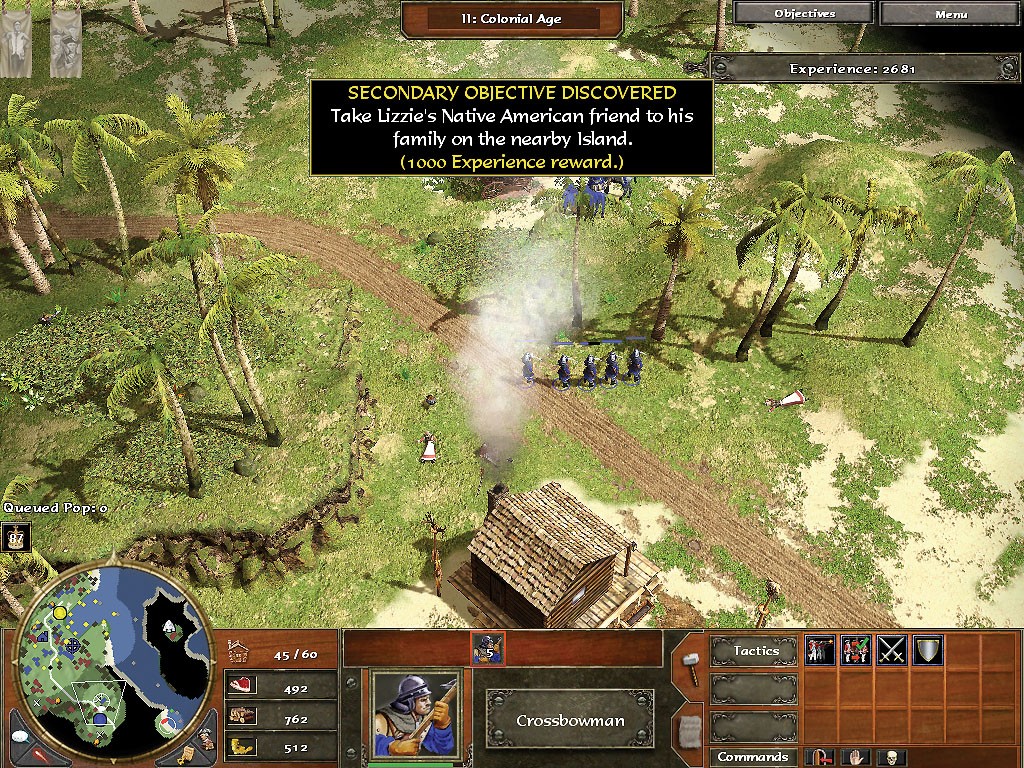Click the Crossbowman unit portrait

pos(417,715)
